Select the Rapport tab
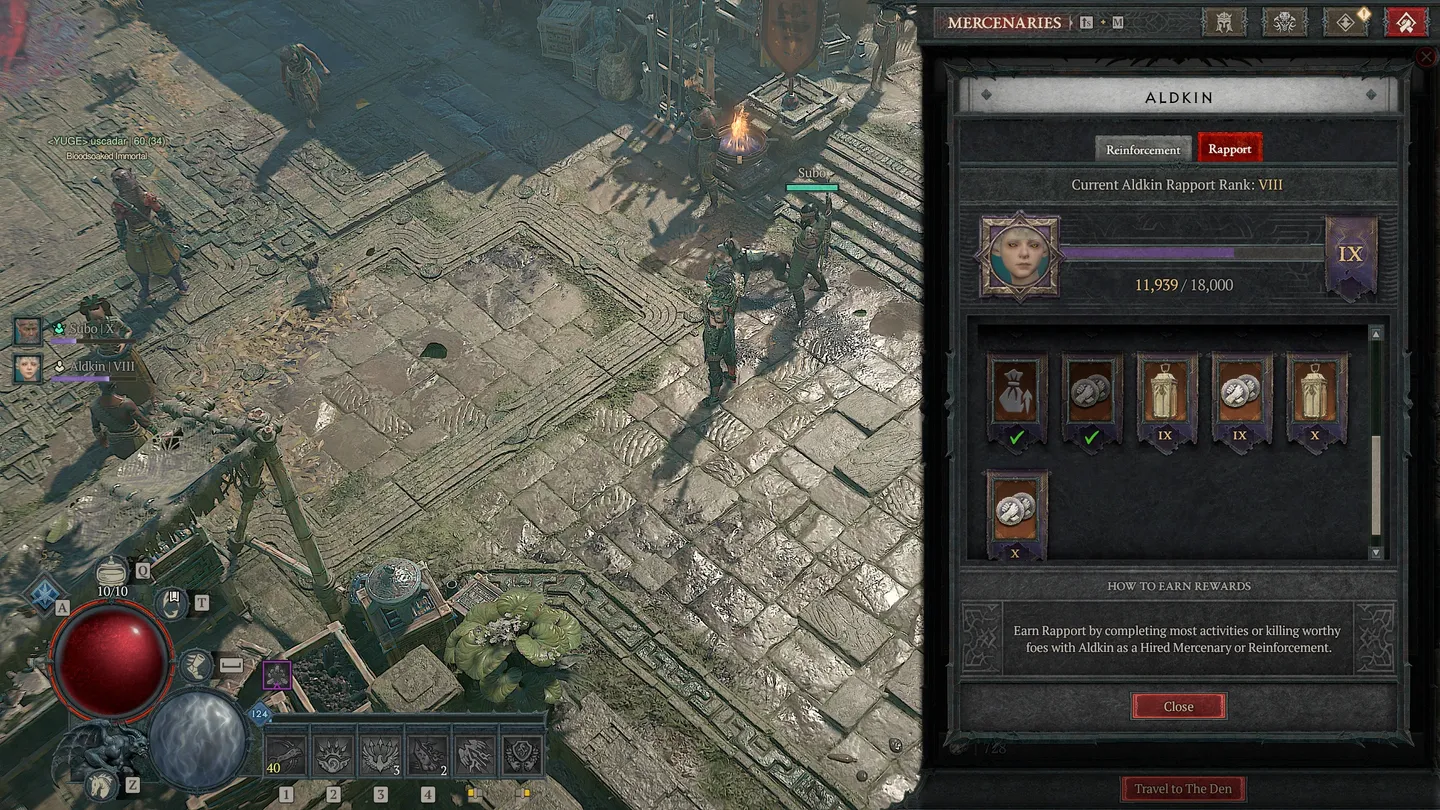 1230,148
